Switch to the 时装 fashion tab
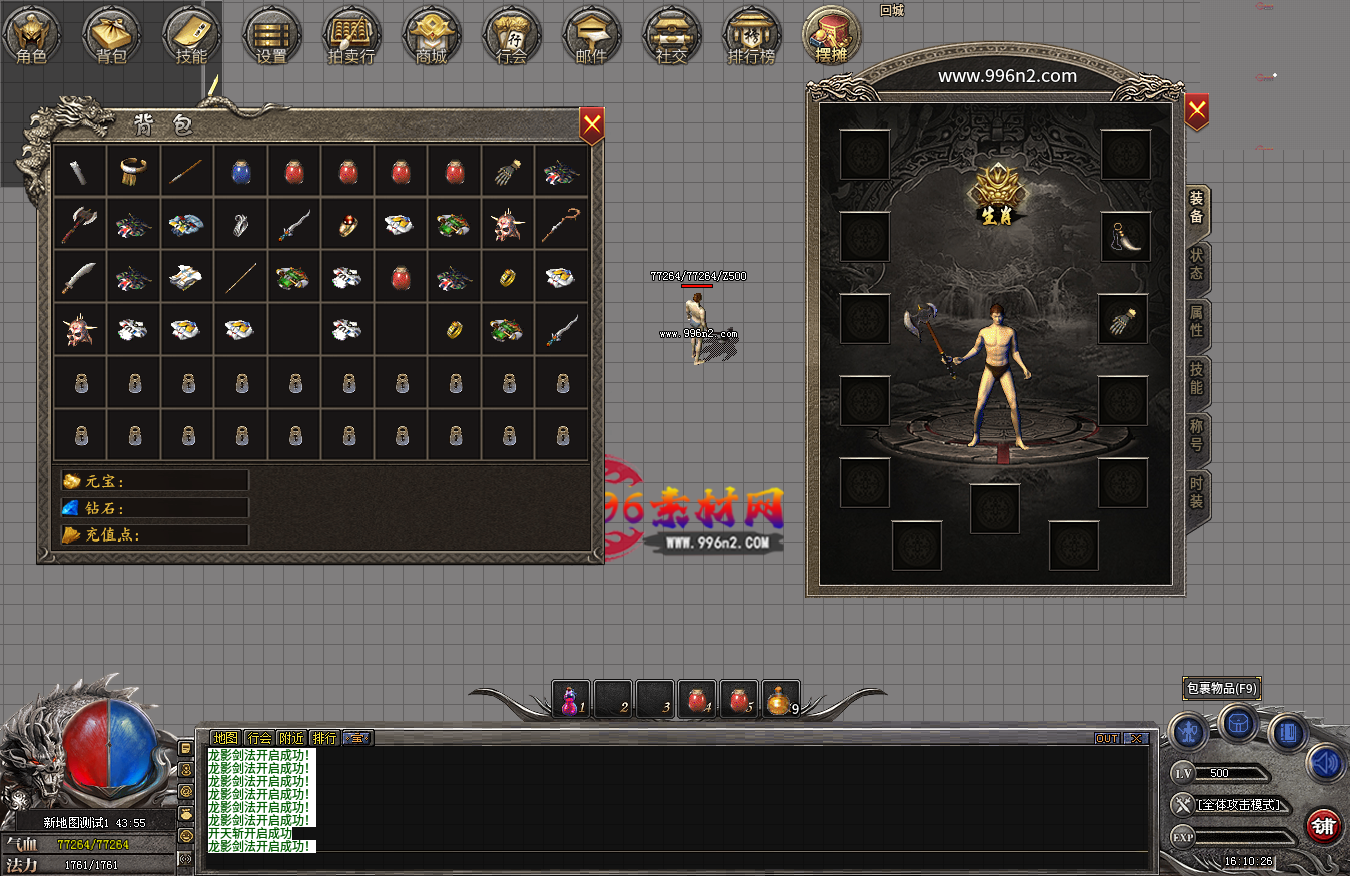The image size is (1350, 876). (x=1196, y=492)
